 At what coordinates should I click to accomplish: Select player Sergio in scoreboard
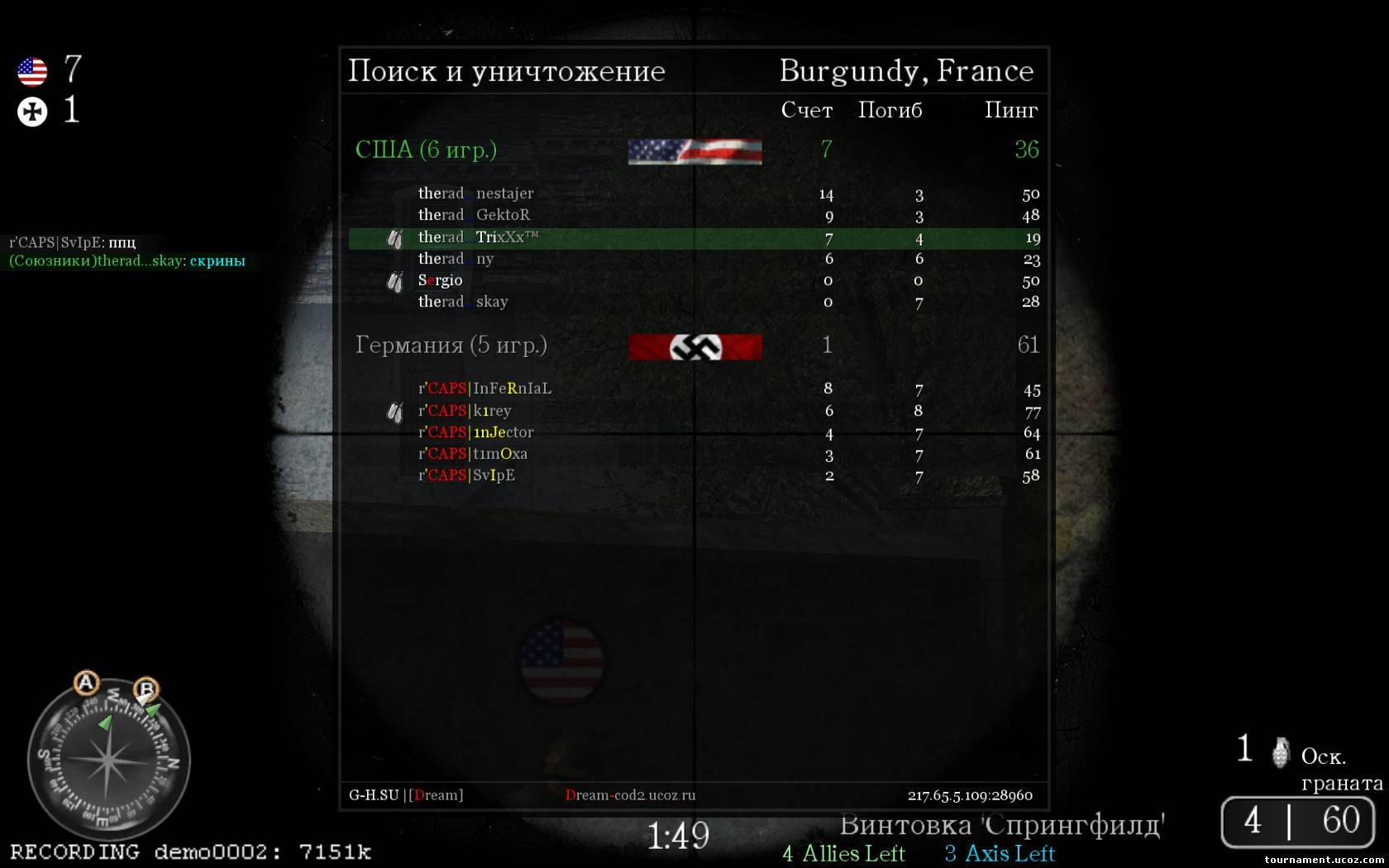tap(441, 280)
